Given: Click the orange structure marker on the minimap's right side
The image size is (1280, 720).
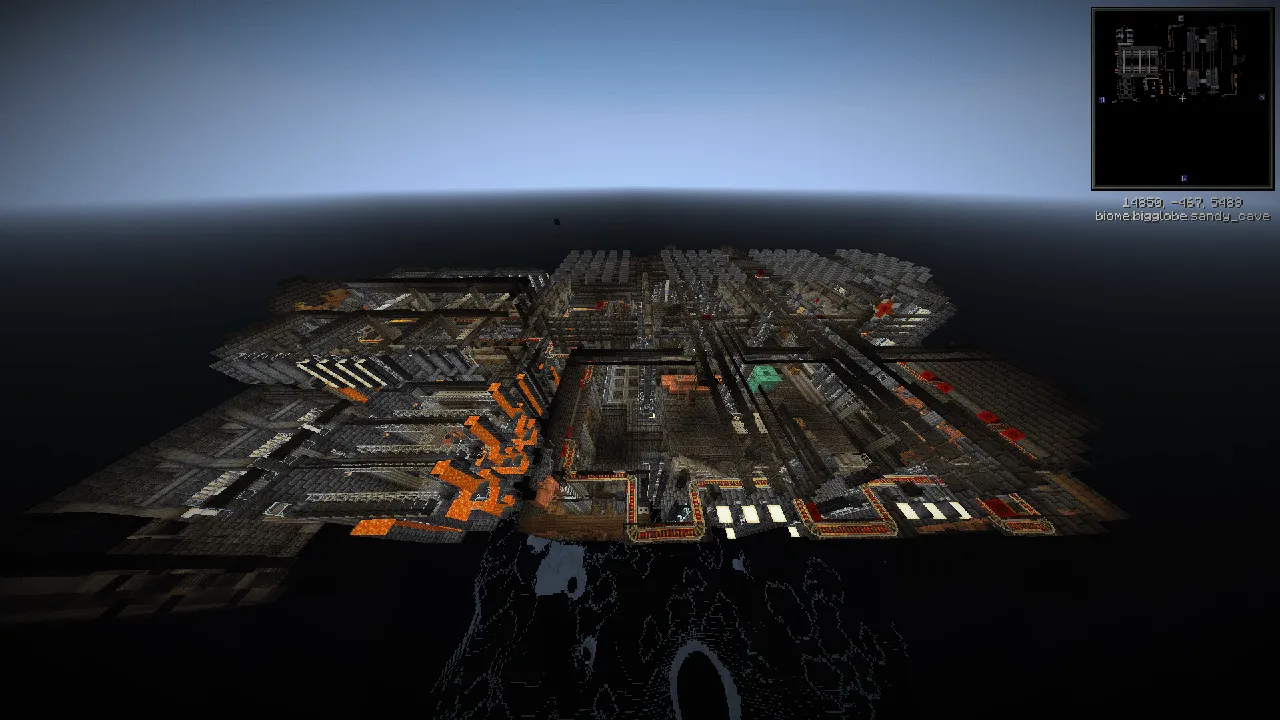Looking at the screenshot, I should (1234, 76).
